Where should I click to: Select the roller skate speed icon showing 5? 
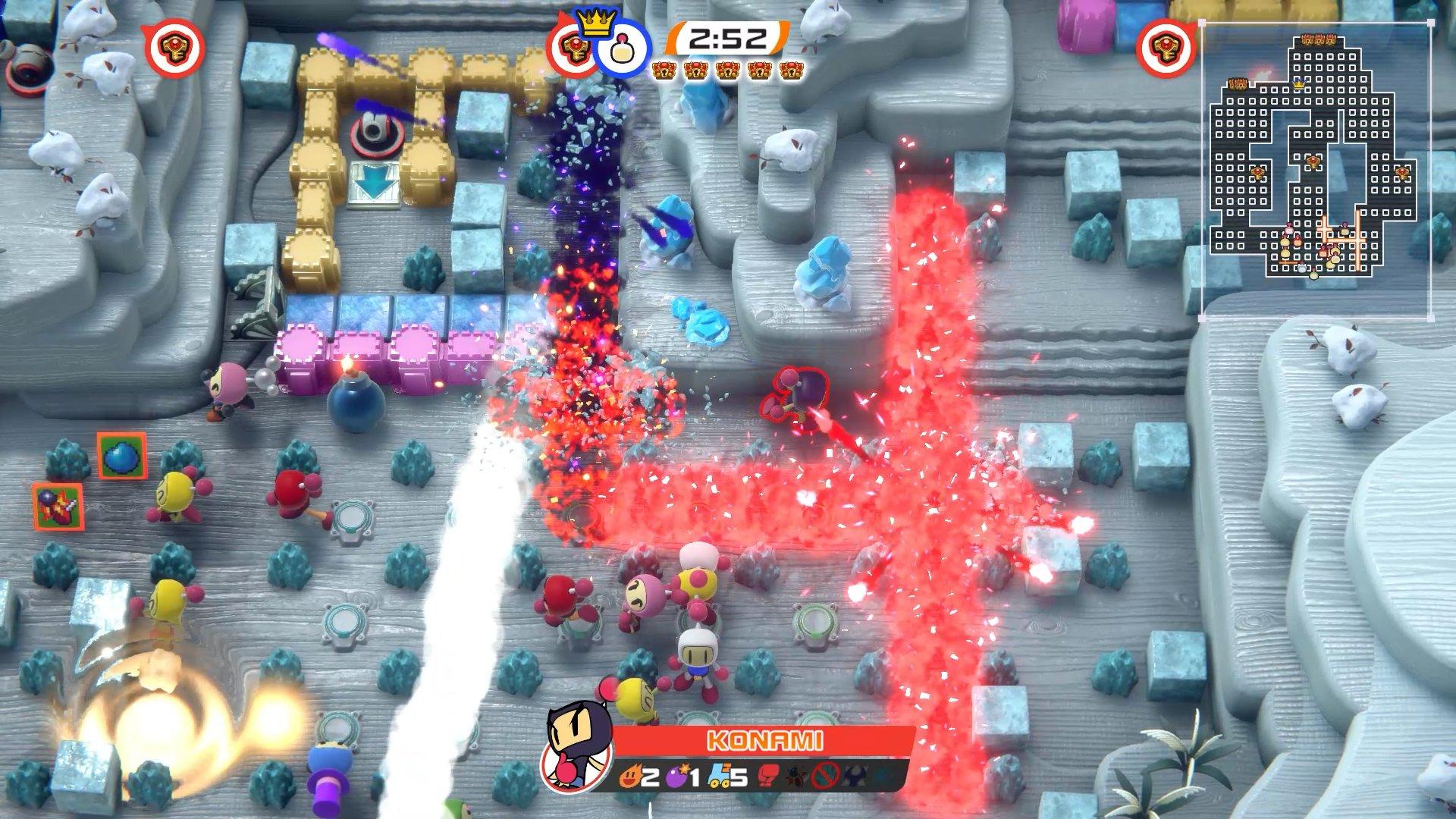(720, 775)
